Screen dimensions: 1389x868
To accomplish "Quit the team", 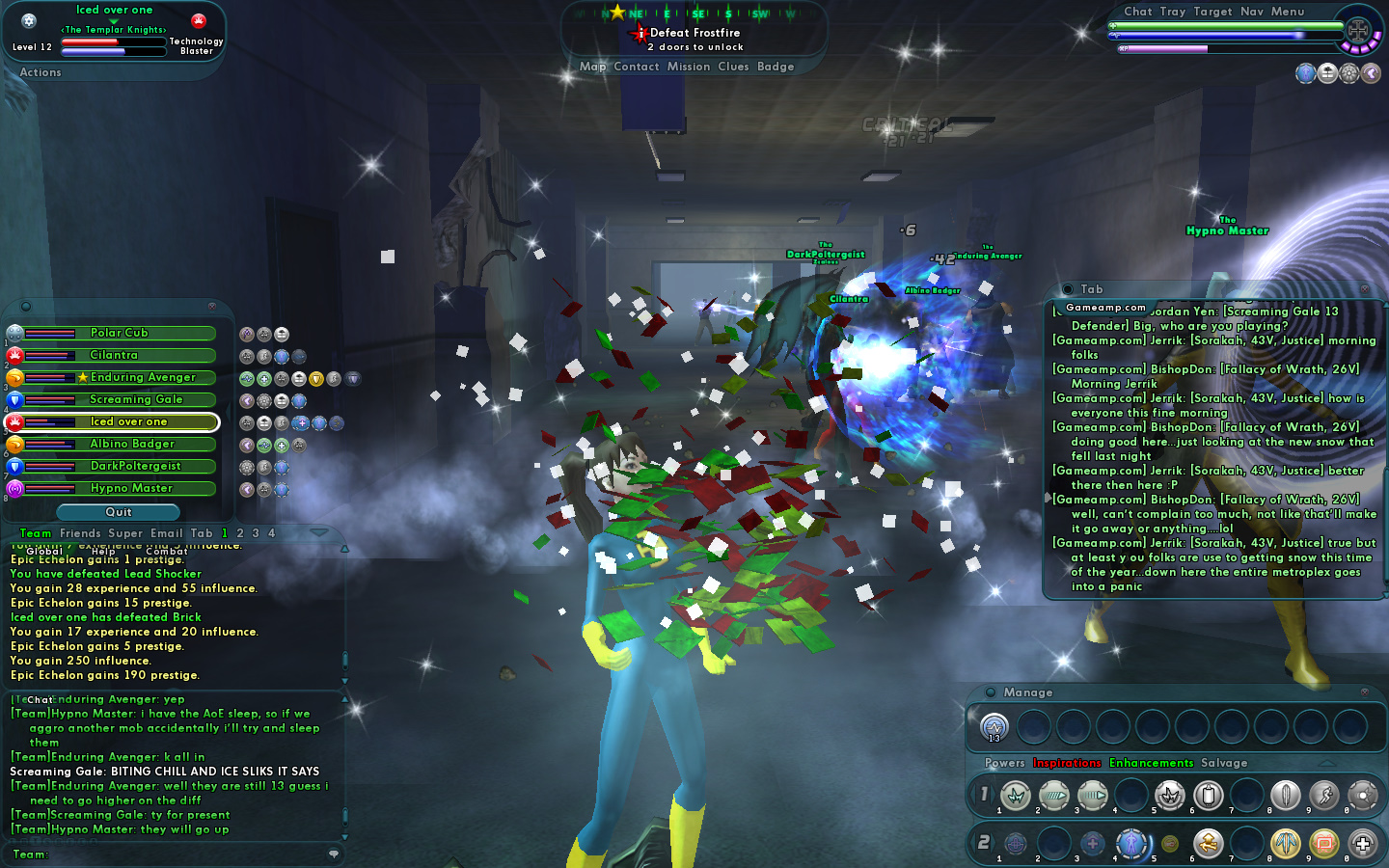I will pos(119,512).
